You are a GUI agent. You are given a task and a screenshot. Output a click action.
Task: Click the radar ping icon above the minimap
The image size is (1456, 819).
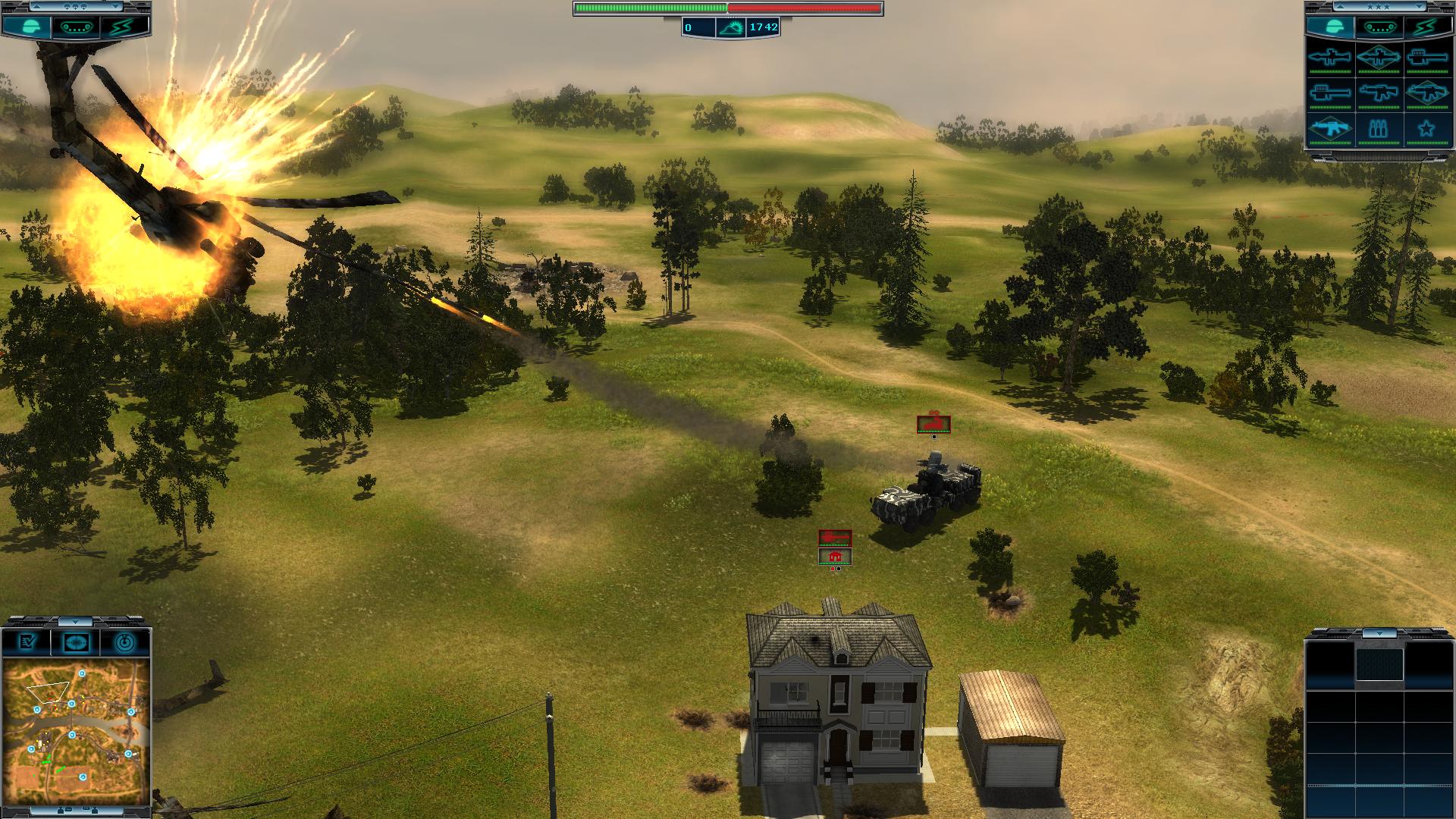[x=124, y=642]
